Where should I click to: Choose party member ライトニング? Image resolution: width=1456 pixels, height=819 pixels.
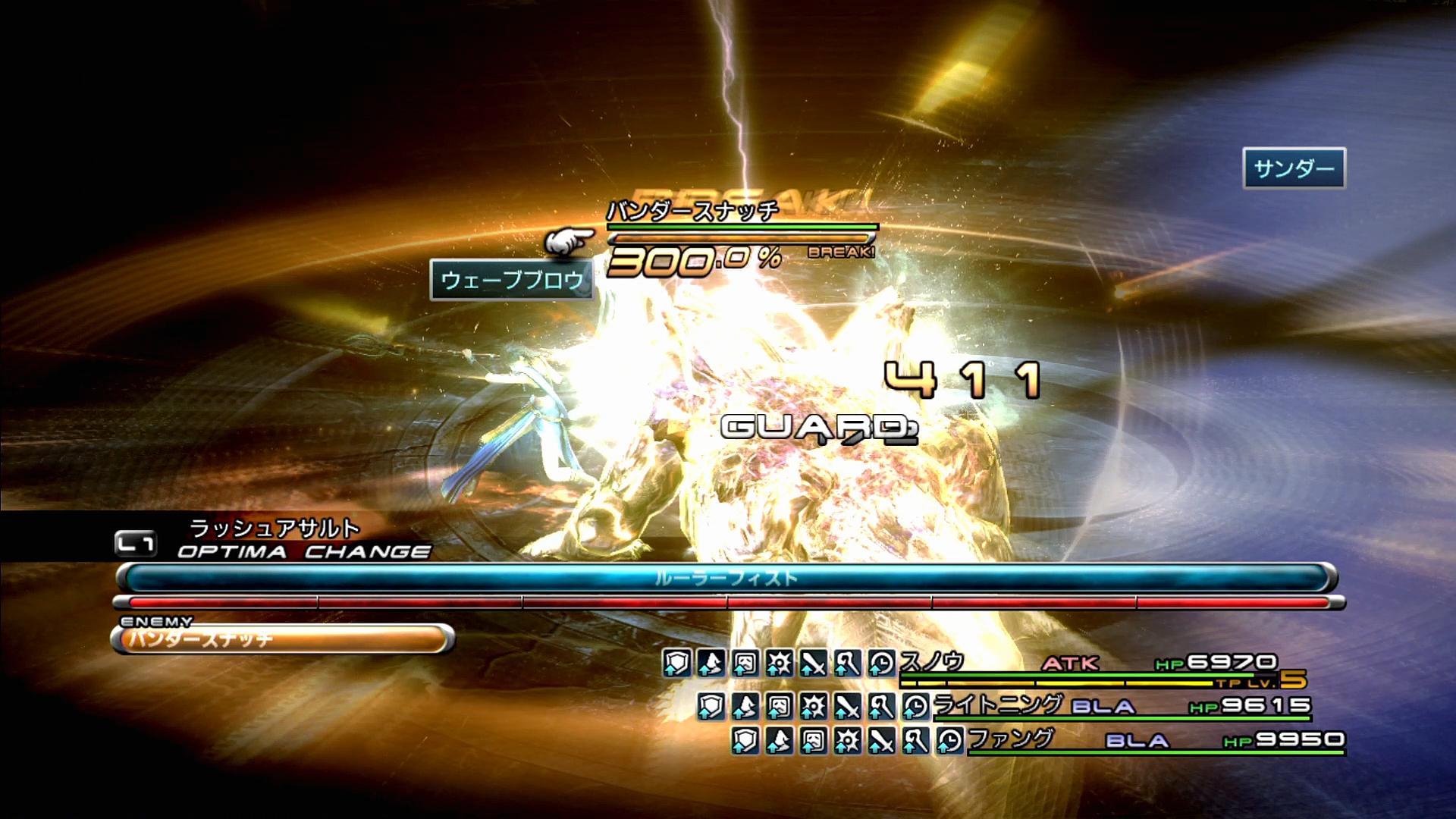click(x=997, y=705)
